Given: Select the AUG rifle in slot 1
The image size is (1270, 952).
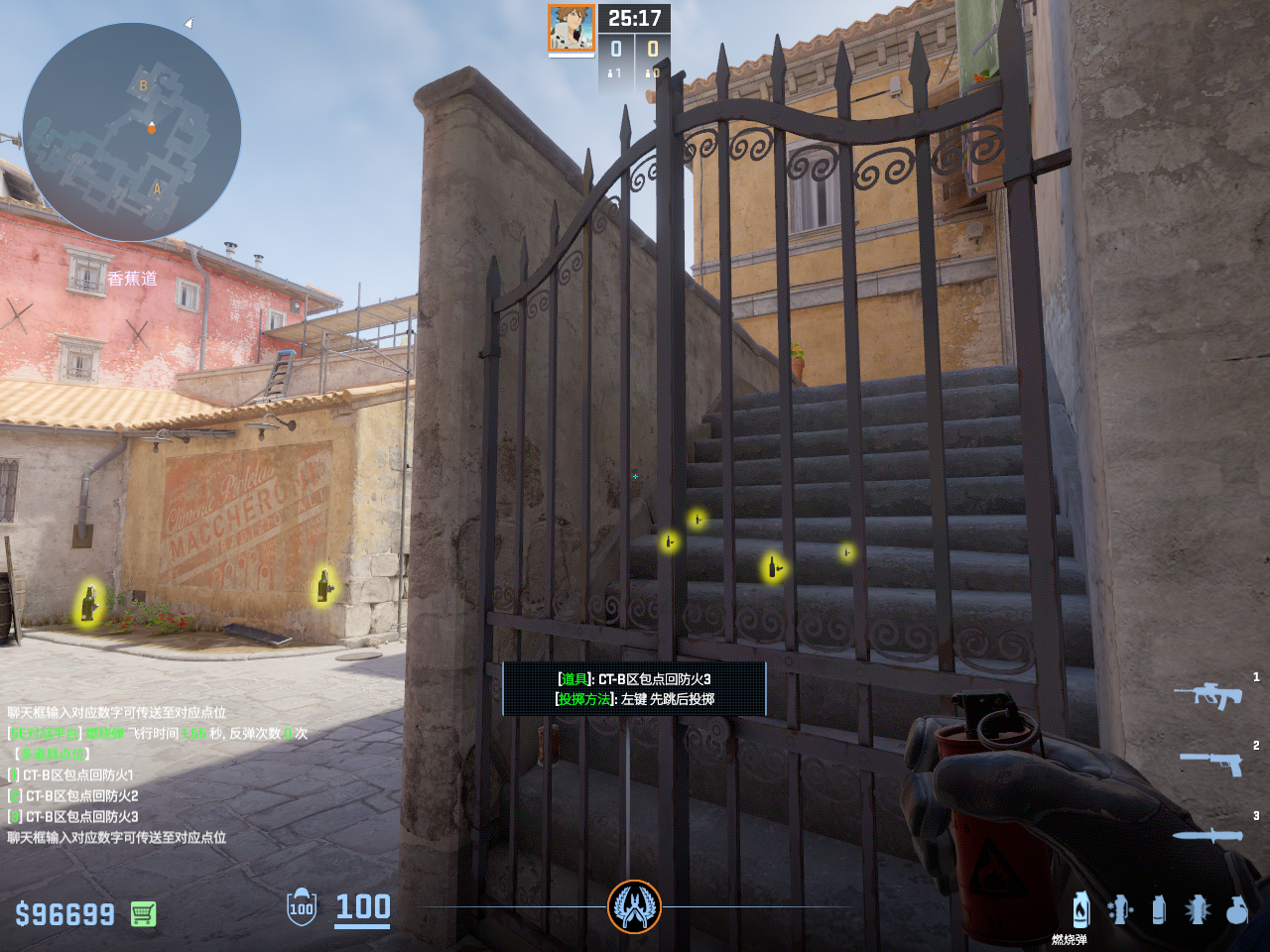Looking at the screenshot, I should pos(1207,694).
